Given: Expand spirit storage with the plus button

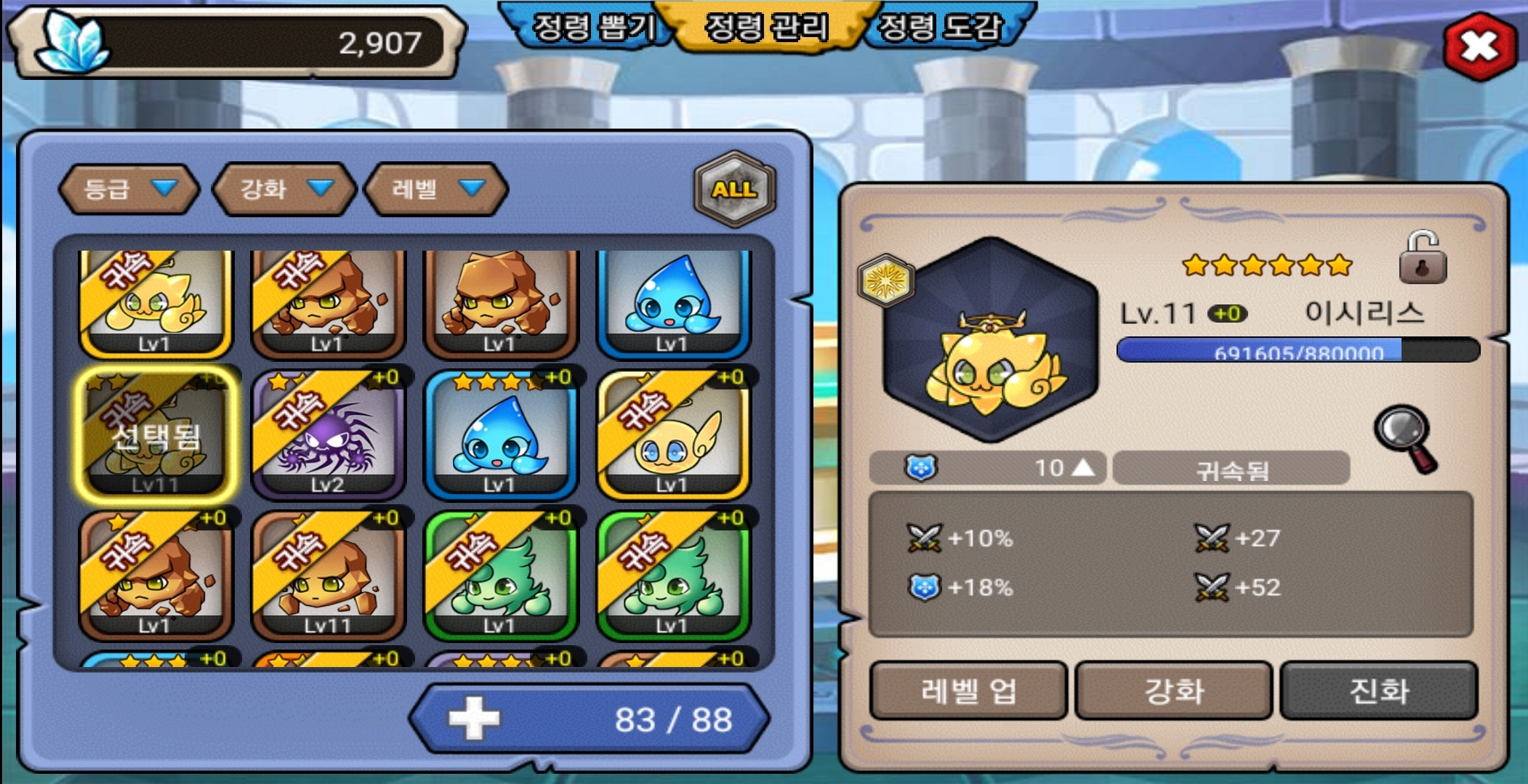Looking at the screenshot, I should tap(475, 719).
